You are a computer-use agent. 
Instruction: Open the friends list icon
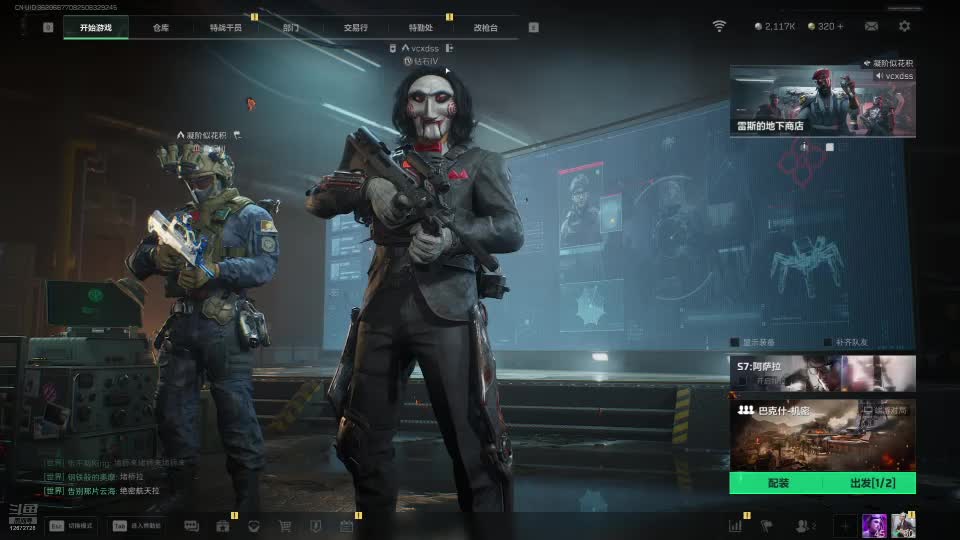coord(803,526)
